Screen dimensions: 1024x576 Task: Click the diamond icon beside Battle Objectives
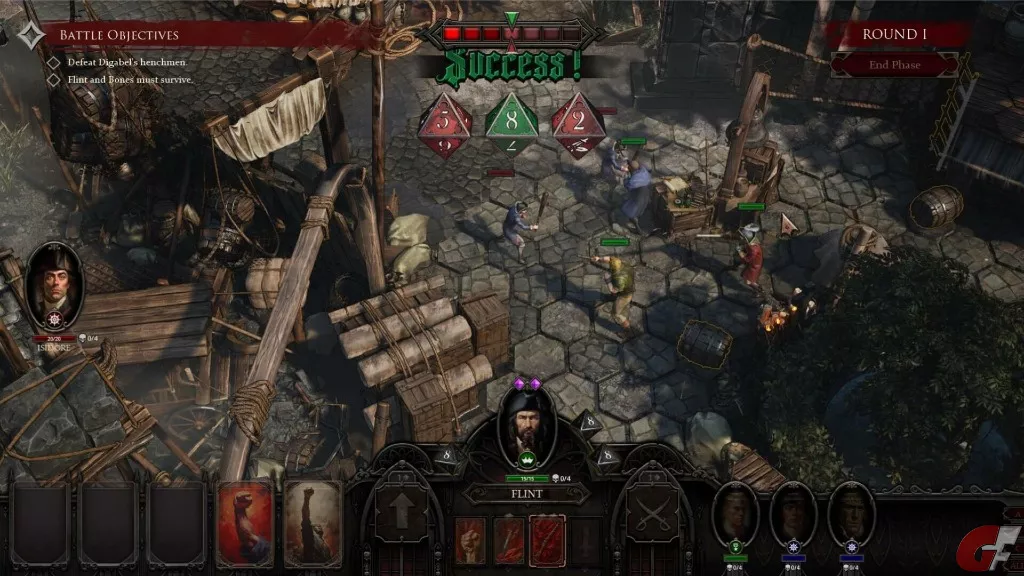30,35
